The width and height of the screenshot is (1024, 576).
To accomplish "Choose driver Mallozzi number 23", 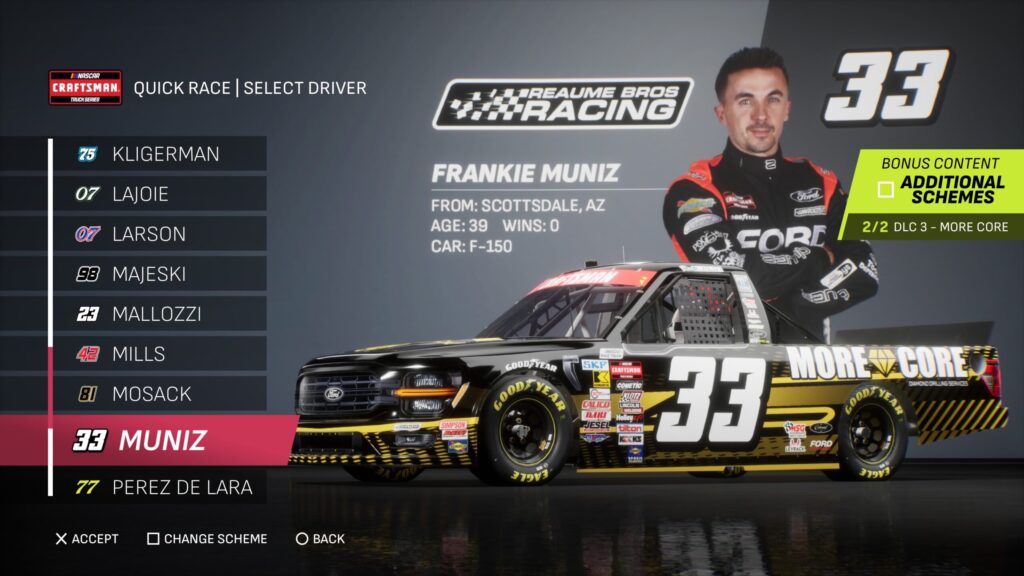I will pos(160,314).
